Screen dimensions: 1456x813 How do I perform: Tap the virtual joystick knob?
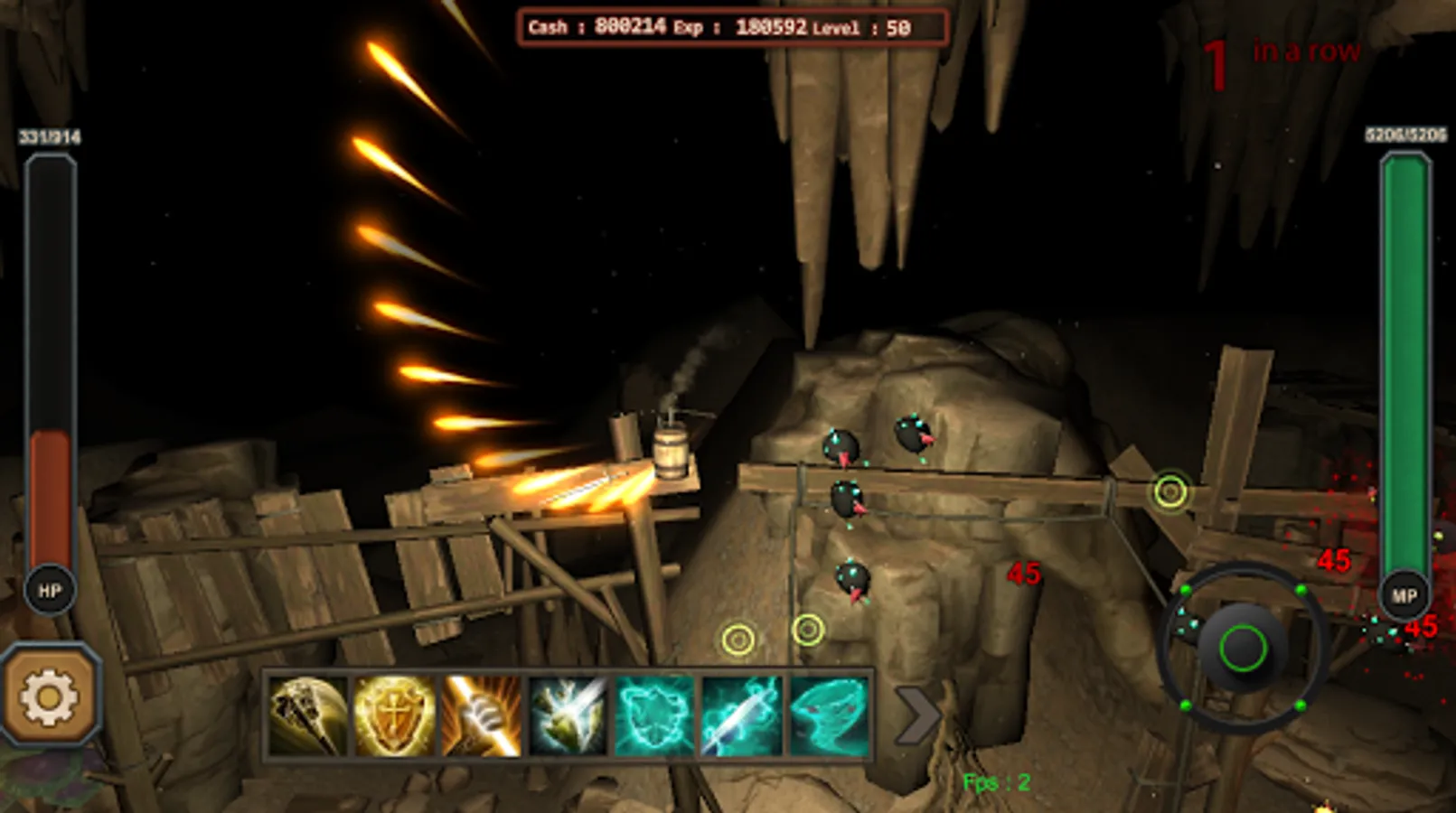click(1244, 647)
